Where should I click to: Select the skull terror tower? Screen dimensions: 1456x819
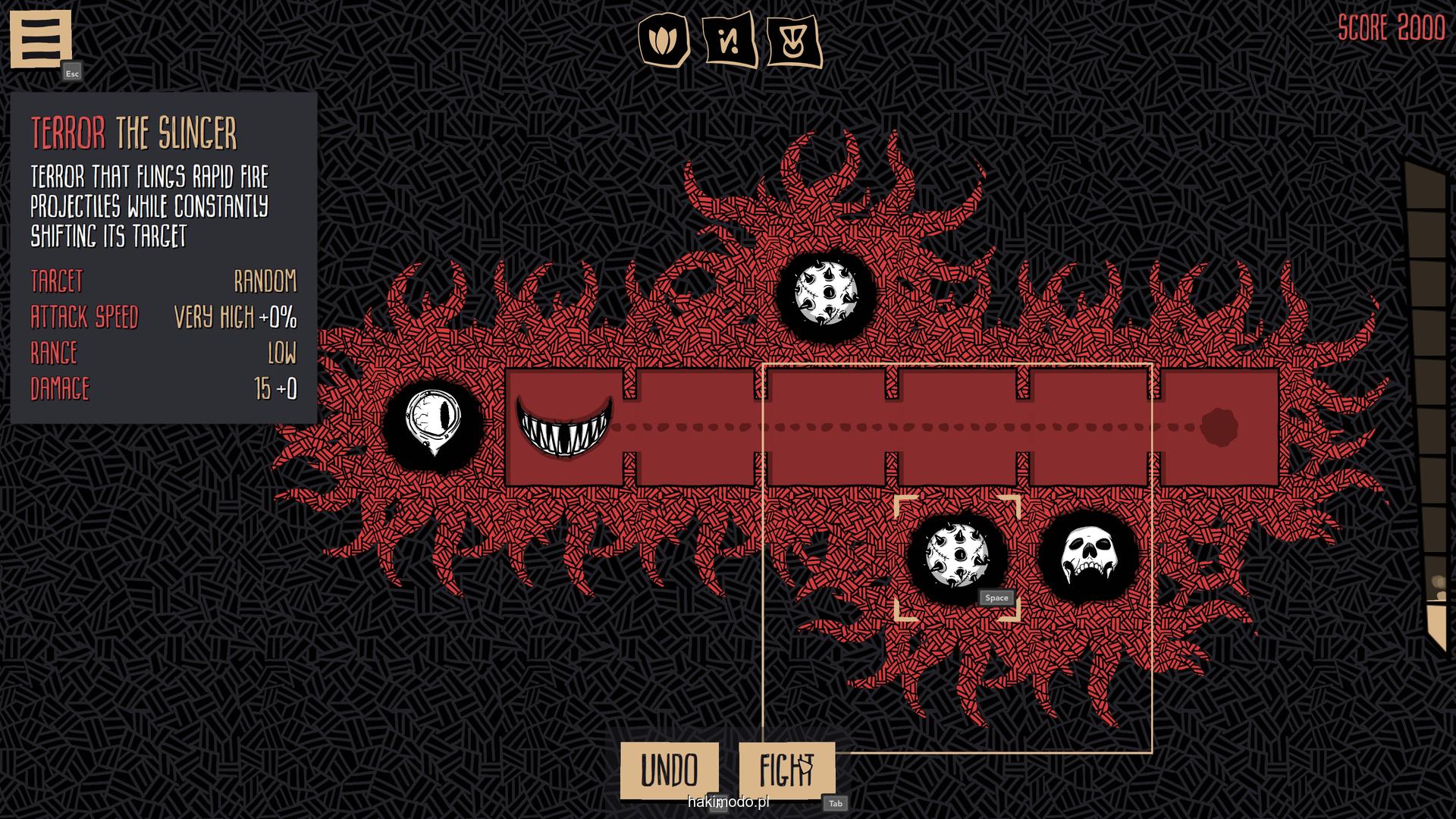coord(1087,557)
